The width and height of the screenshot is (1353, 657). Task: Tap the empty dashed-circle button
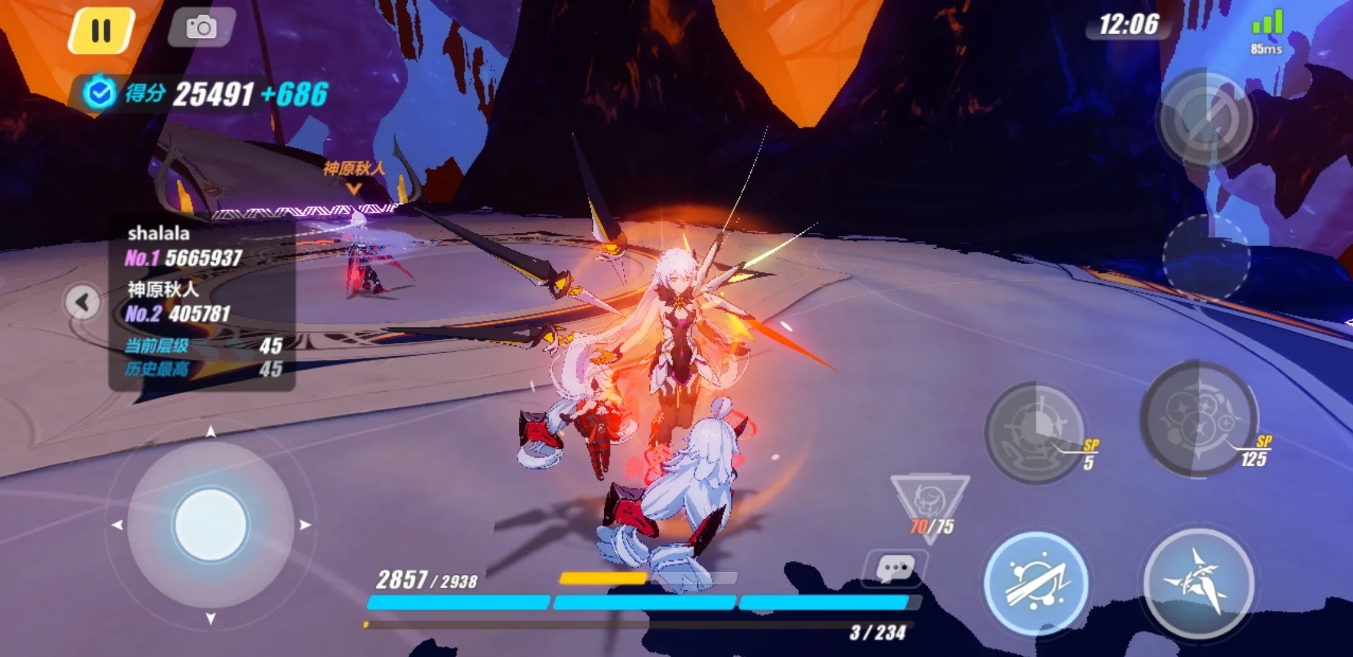[x=1206, y=256]
